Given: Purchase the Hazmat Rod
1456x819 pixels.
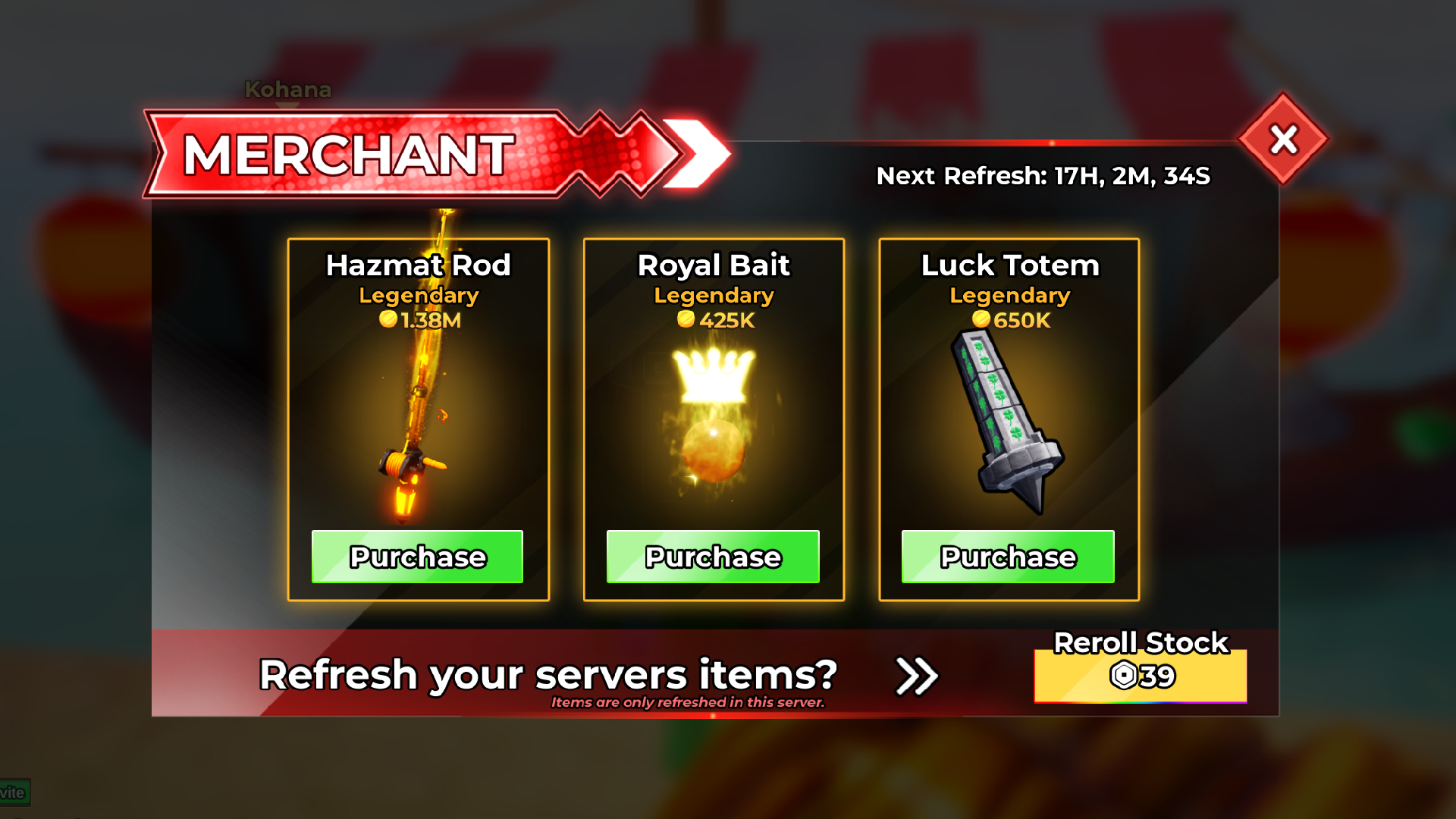Looking at the screenshot, I should pyautogui.click(x=417, y=557).
